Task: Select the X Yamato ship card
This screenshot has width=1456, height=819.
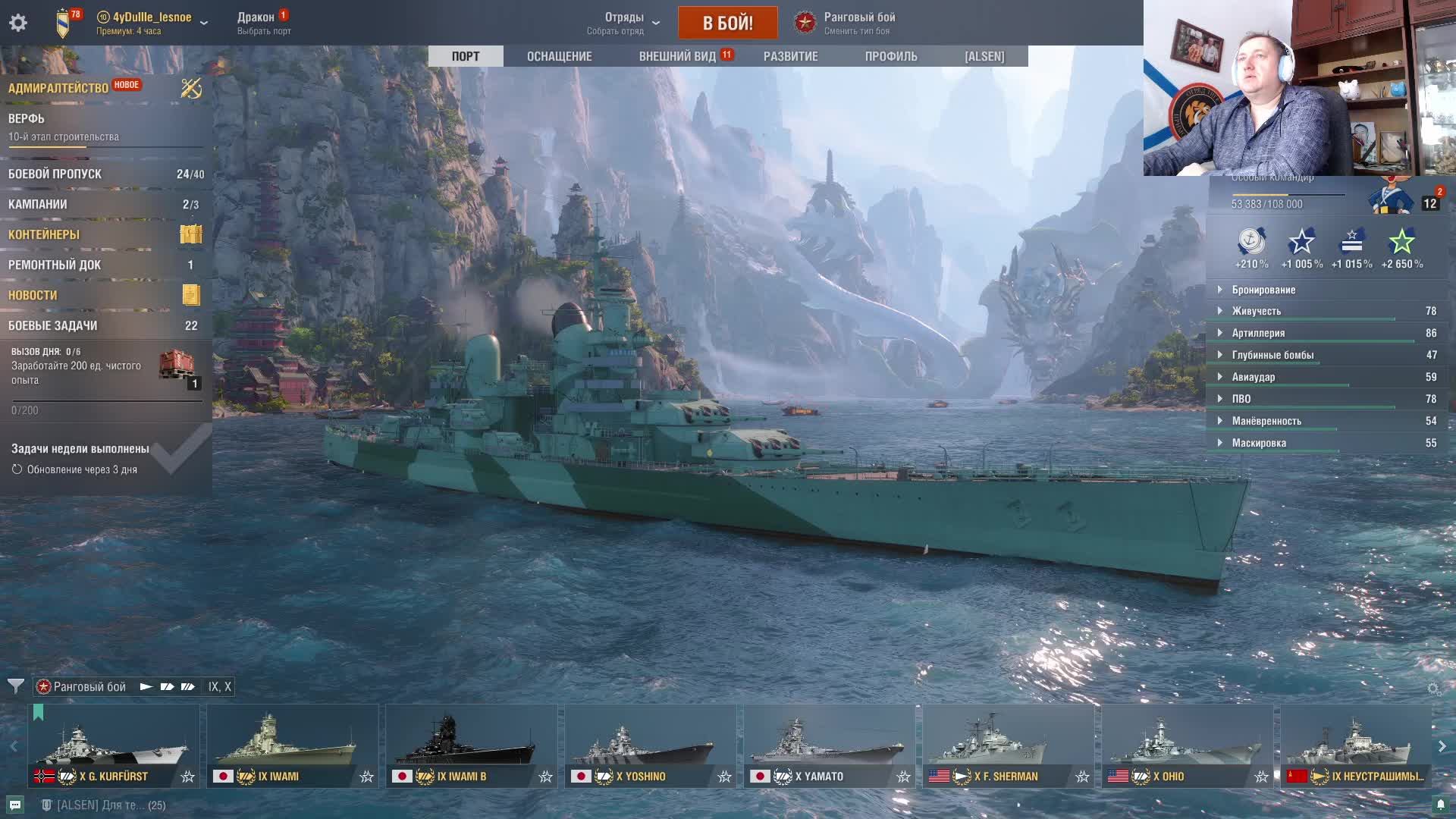Action: [829, 745]
